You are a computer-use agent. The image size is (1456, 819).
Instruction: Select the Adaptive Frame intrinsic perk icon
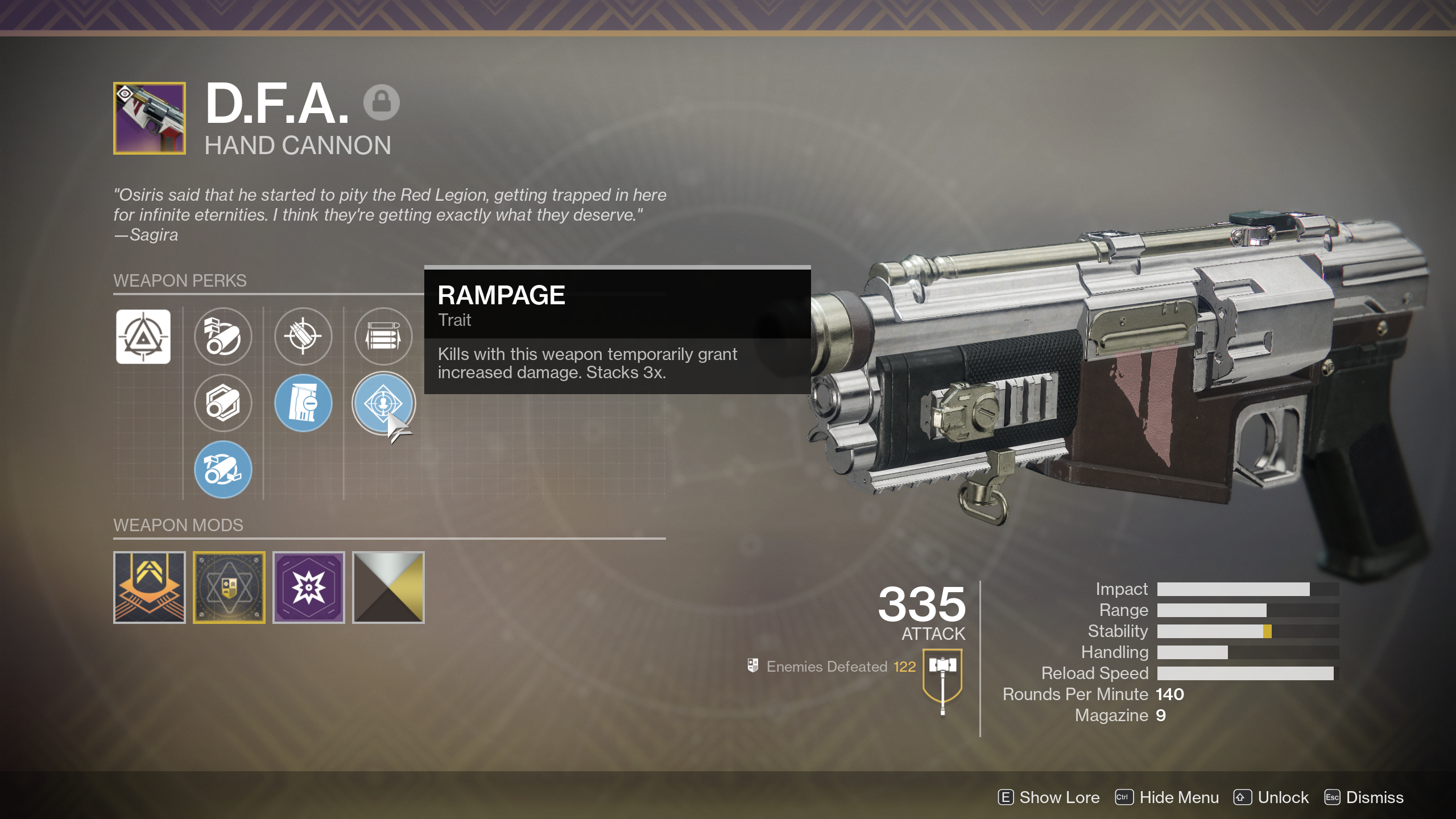143,337
